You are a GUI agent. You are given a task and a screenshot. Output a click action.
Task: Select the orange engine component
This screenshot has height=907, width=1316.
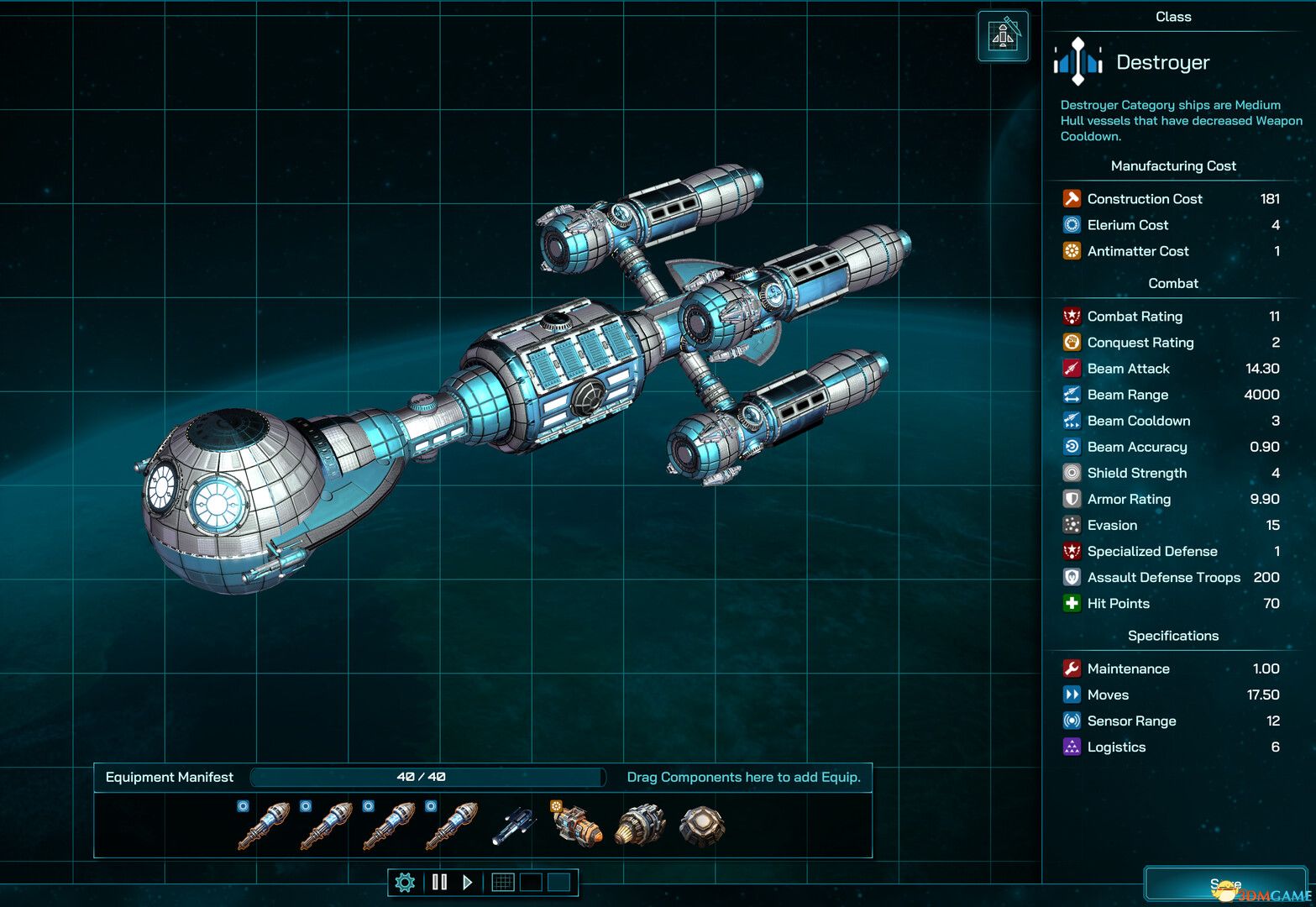576,826
